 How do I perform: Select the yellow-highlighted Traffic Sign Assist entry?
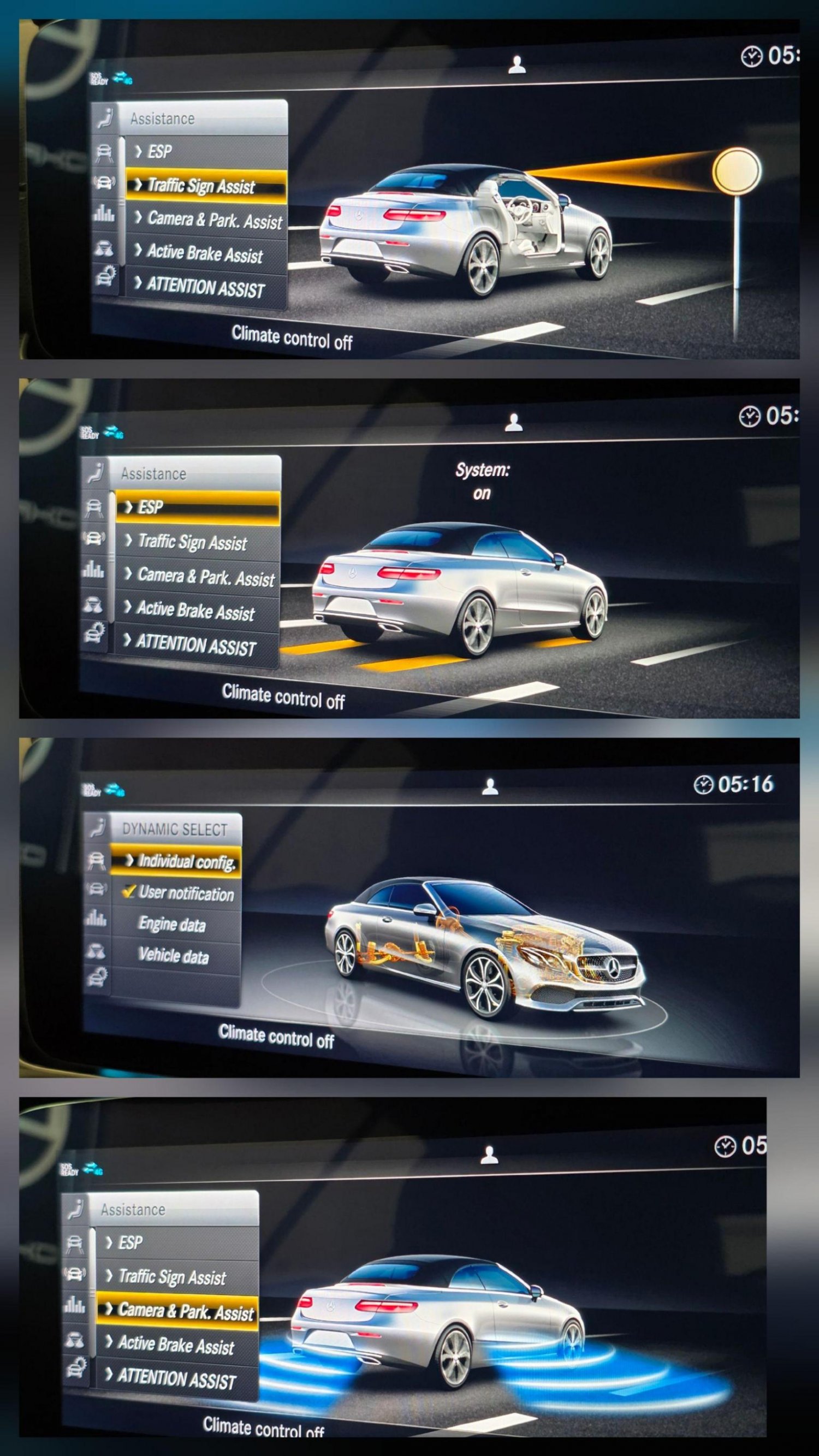(x=201, y=186)
